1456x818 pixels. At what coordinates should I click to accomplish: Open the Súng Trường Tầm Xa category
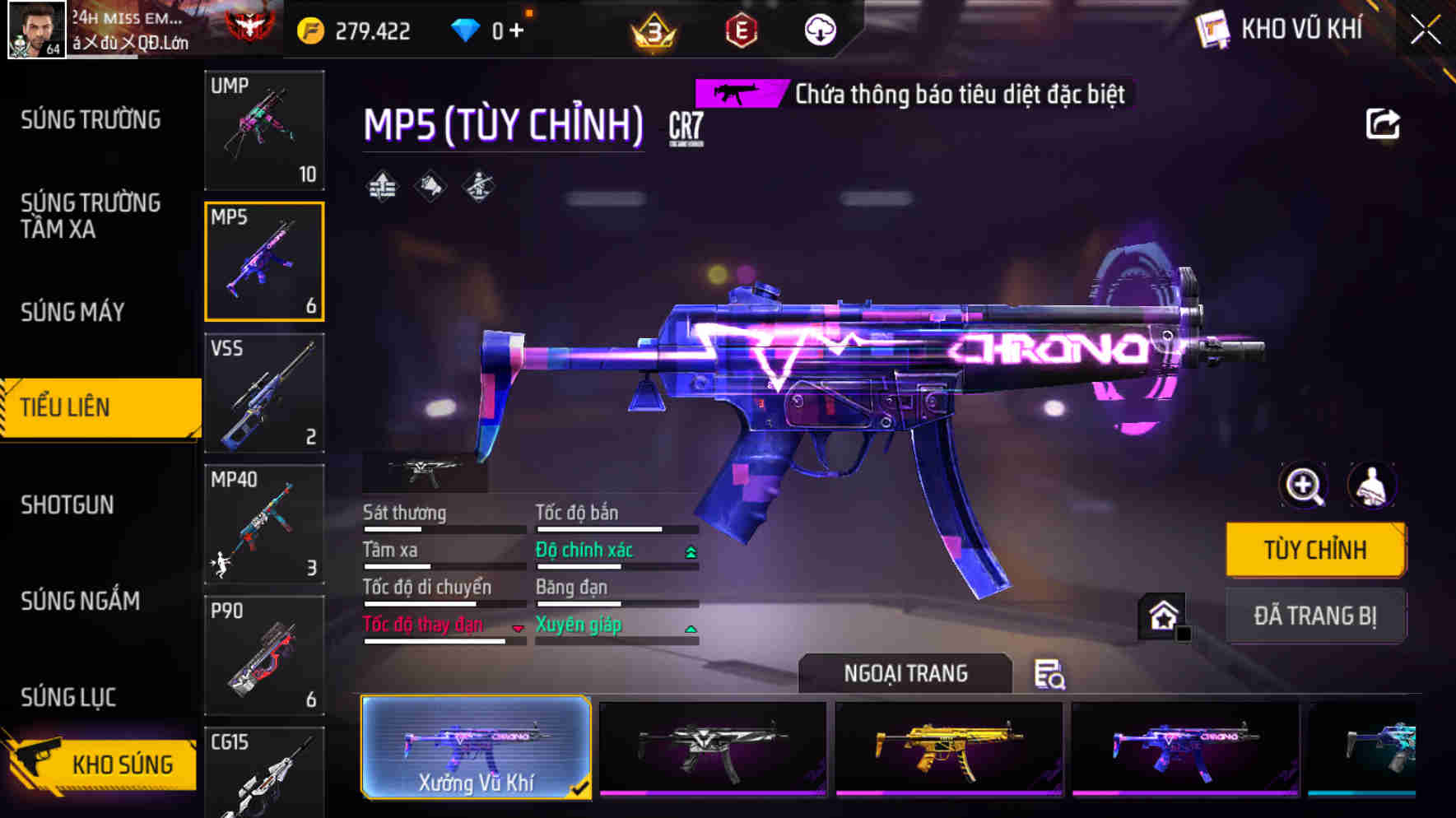pos(91,216)
